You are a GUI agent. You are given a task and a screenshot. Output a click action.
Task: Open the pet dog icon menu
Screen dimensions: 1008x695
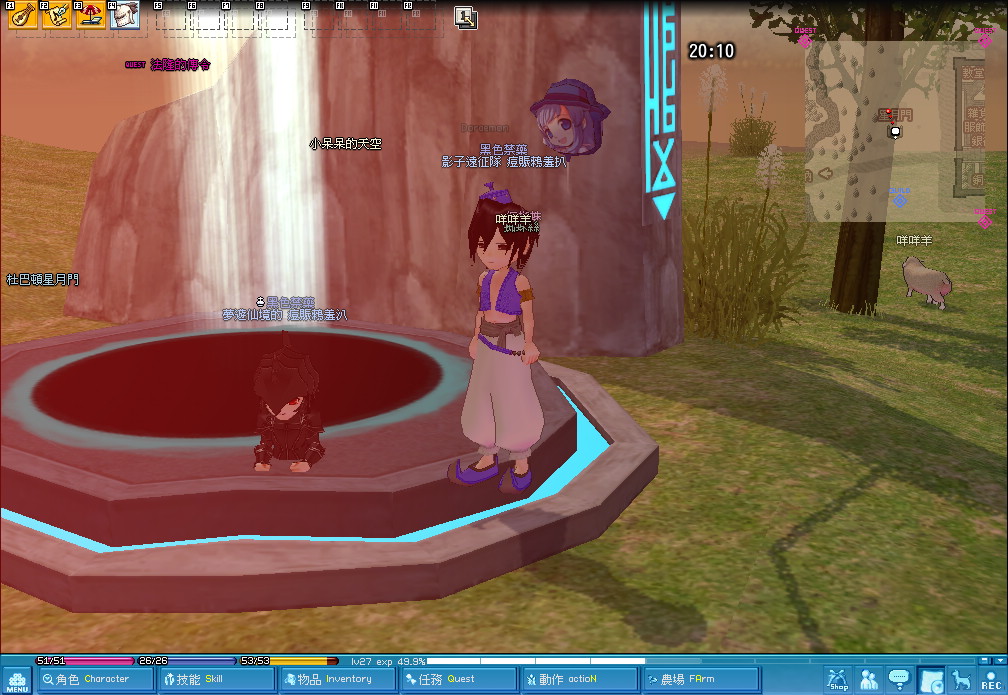tap(961, 680)
